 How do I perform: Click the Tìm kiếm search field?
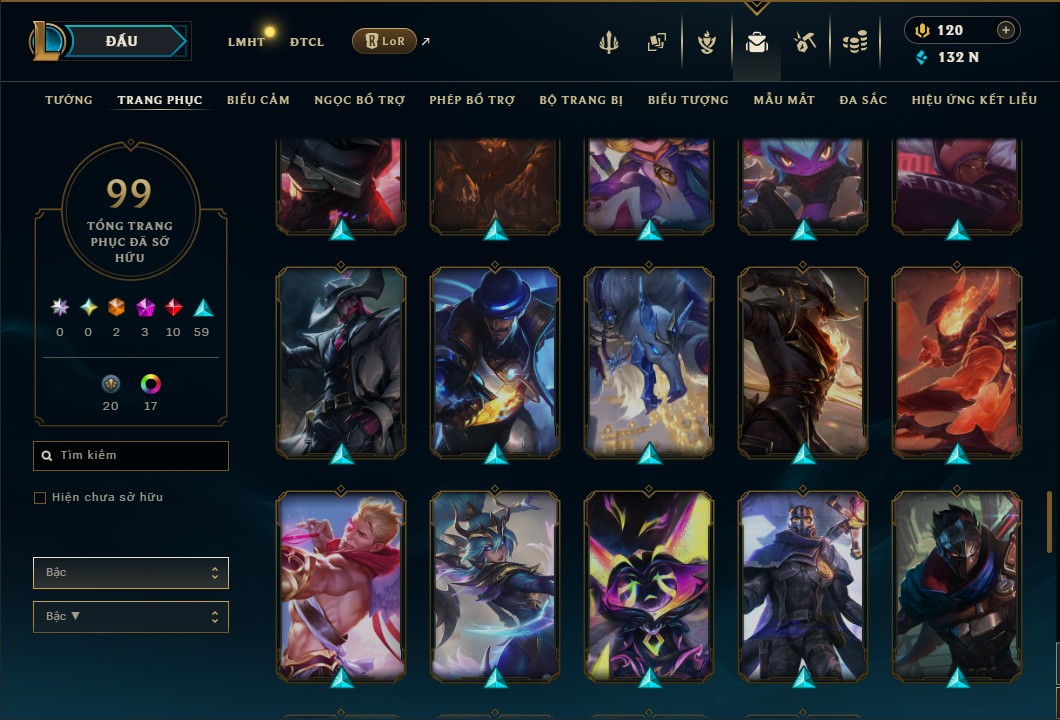131,456
